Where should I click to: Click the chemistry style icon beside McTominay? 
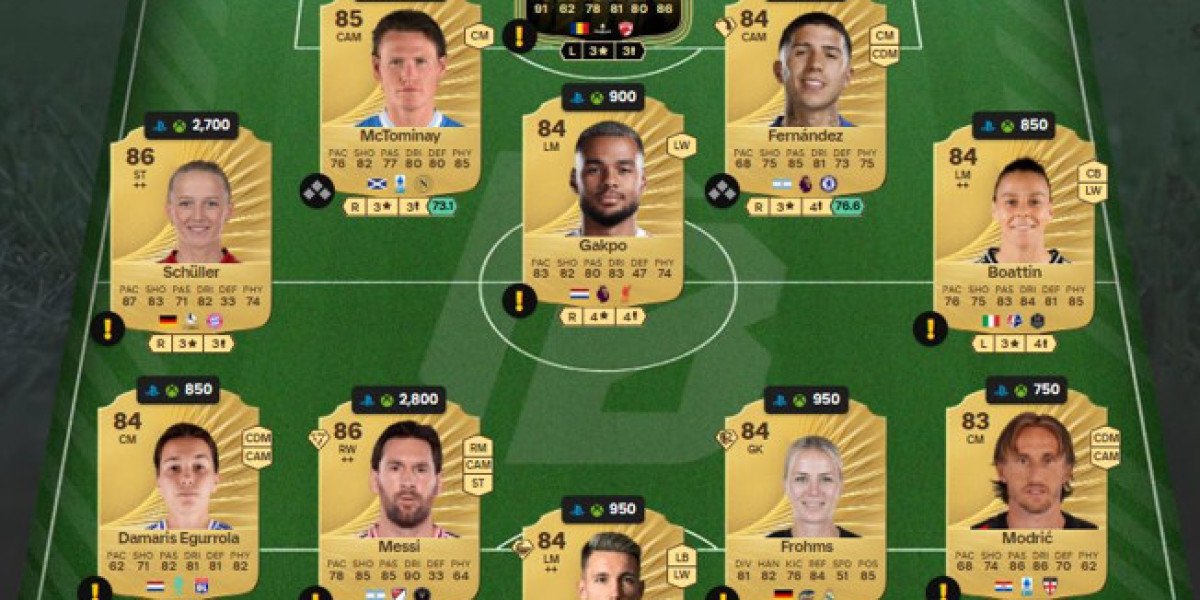(316, 190)
